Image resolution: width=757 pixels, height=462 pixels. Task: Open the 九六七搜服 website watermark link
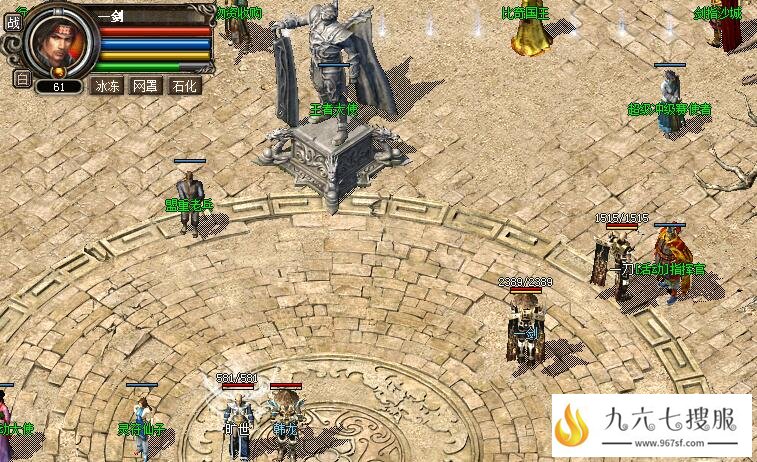[x=651, y=427]
